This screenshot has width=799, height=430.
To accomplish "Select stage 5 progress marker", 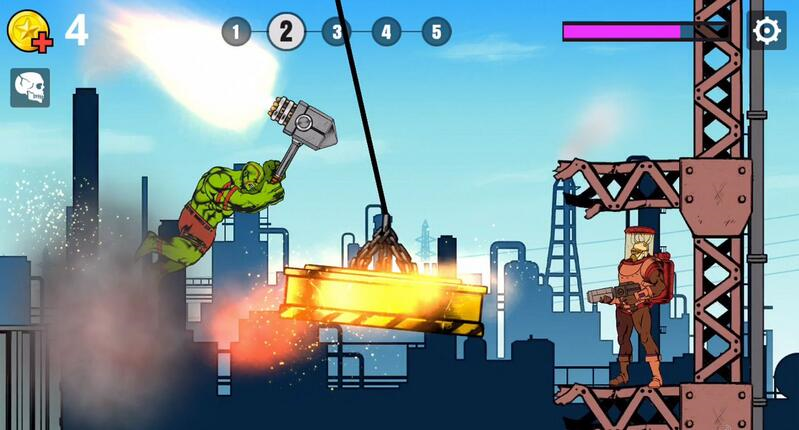I will coord(436,32).
